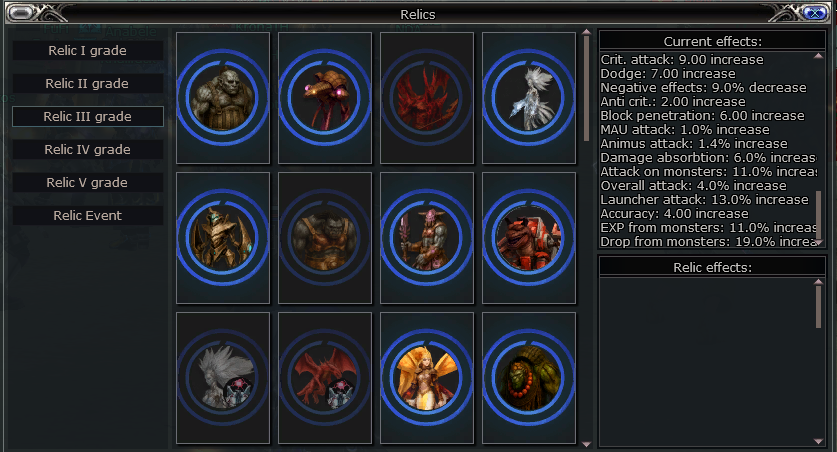The height and width of the screenshot is (452, 837).
Task: Pick the red horned beast relic
Action: click(529, 238)
